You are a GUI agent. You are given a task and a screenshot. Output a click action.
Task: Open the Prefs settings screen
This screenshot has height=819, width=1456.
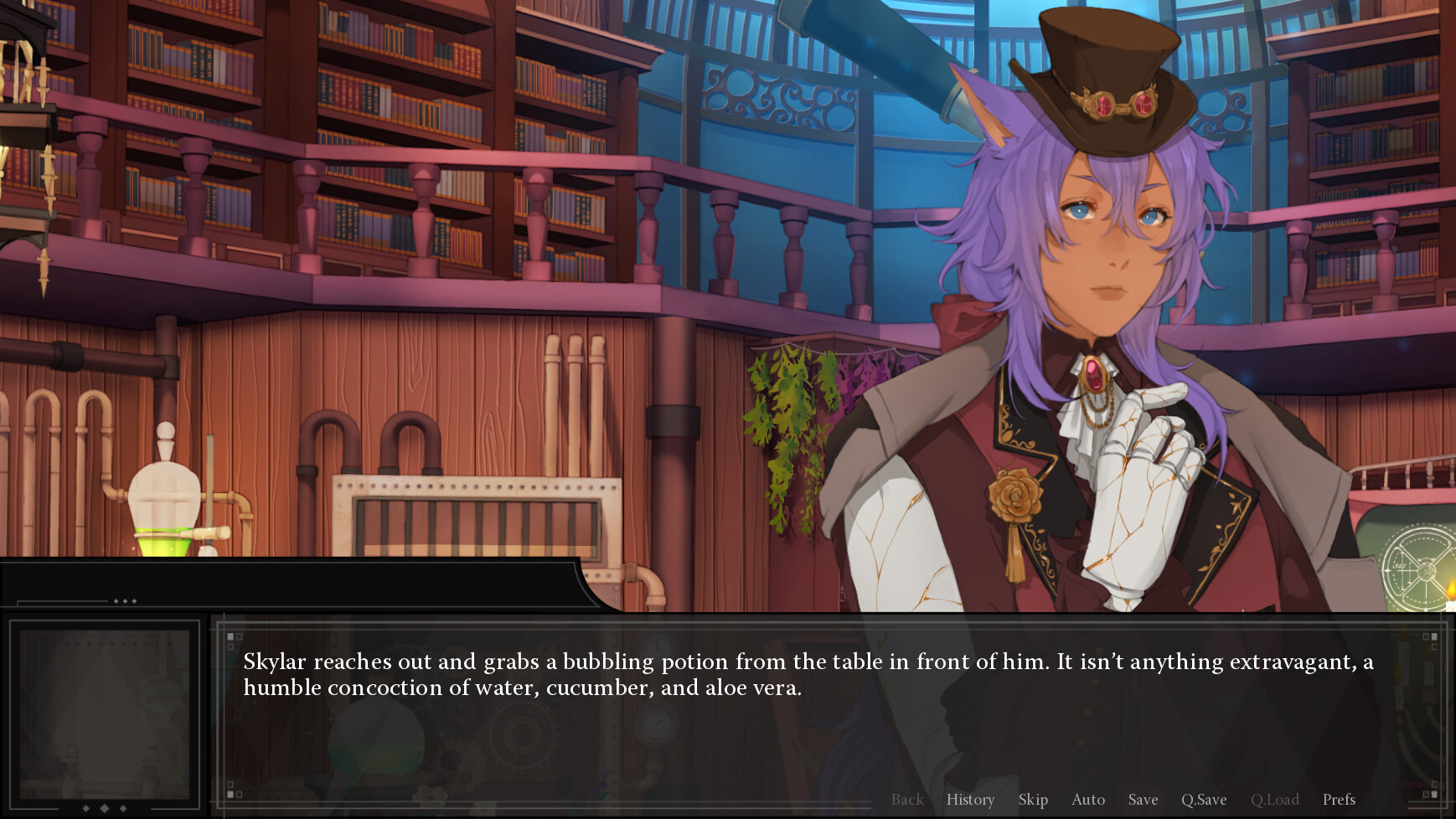point(1338,801)
